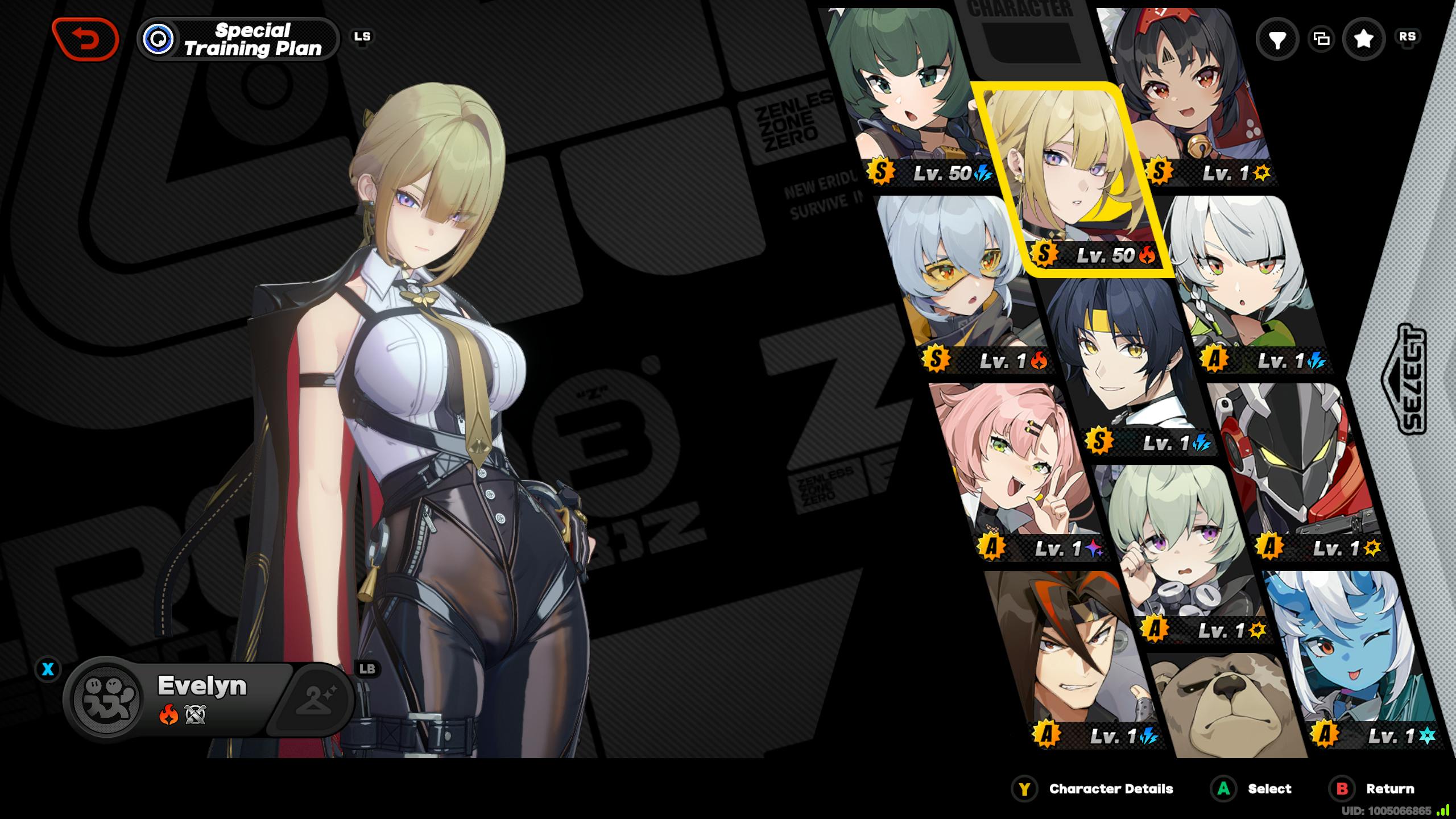
Task: Open the Special Training Plan selector
Action: point(238,39)
